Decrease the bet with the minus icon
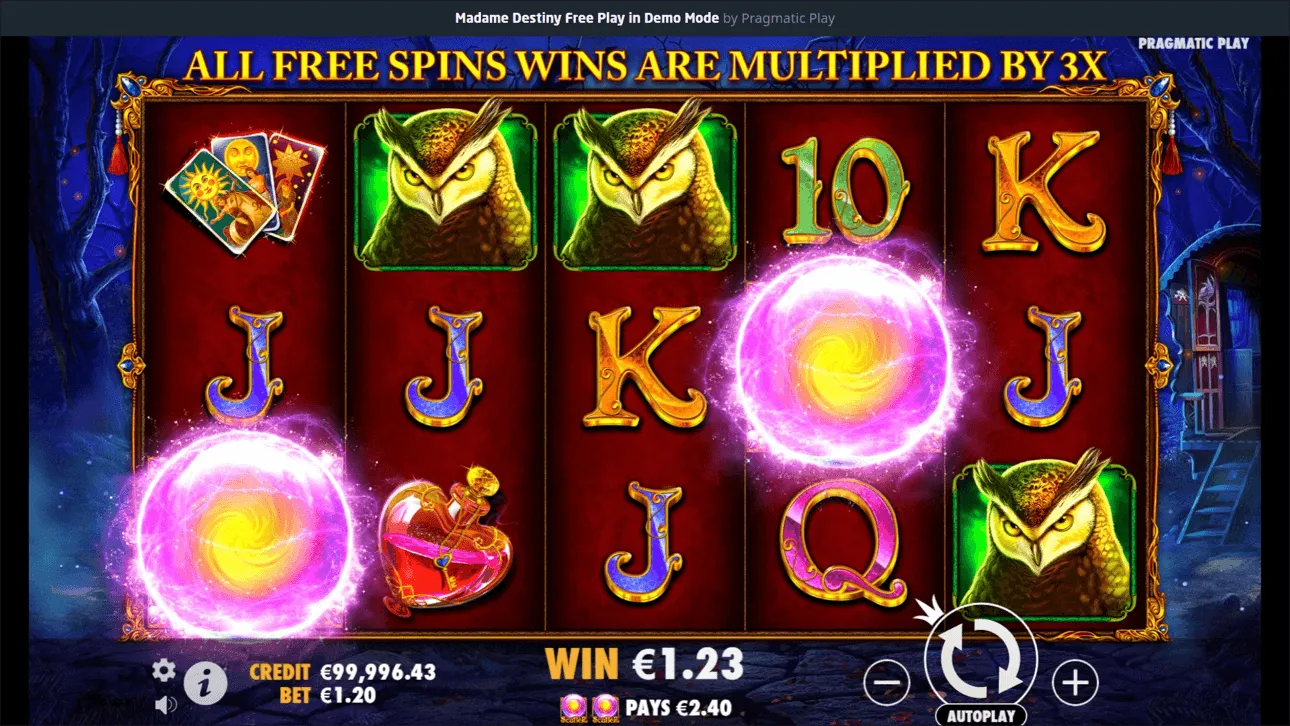This screenshot has width=1290, height=726. tap(888, 682)
